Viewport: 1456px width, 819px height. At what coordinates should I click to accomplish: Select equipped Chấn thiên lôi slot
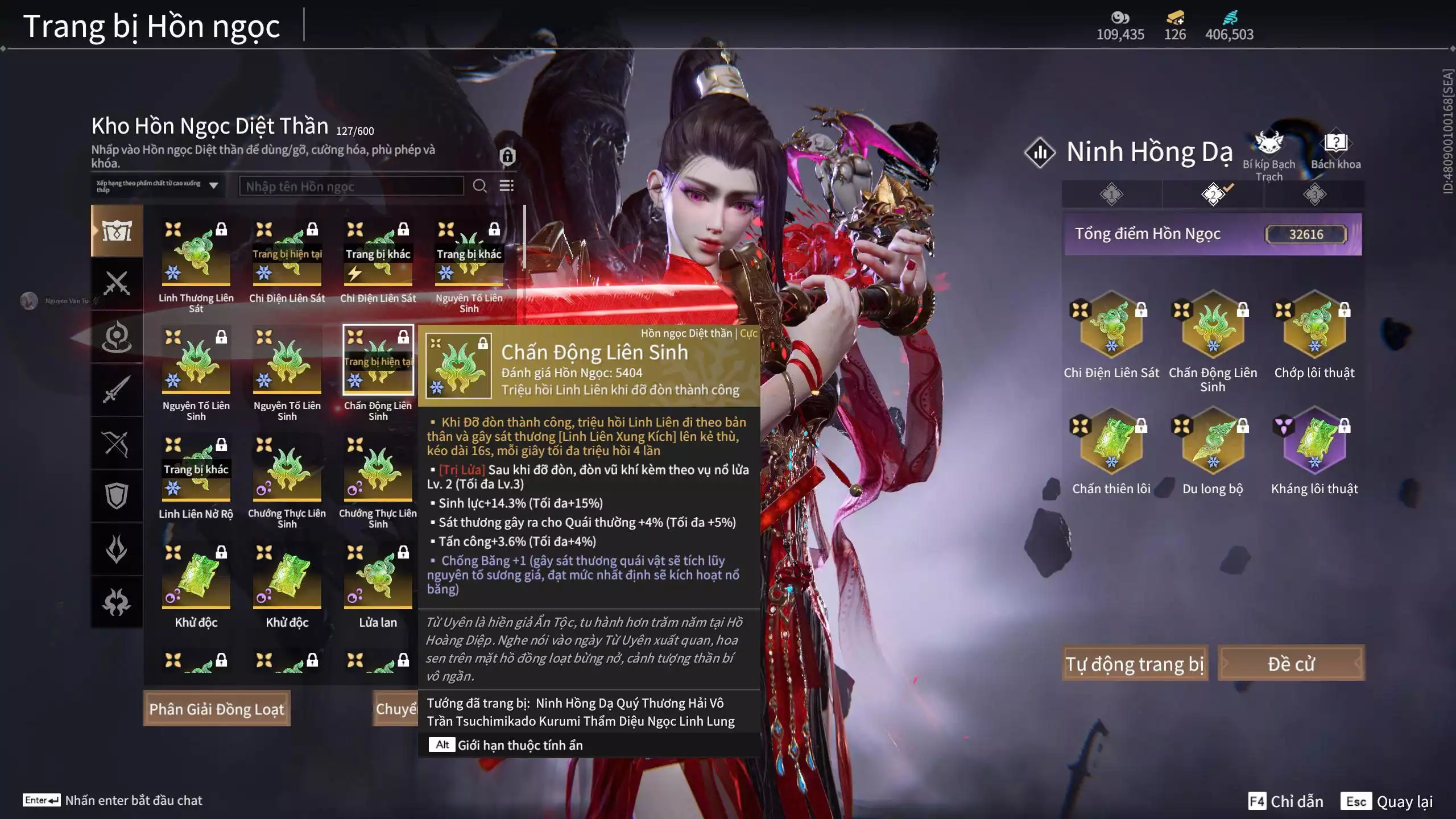(x=1111, y=442)
